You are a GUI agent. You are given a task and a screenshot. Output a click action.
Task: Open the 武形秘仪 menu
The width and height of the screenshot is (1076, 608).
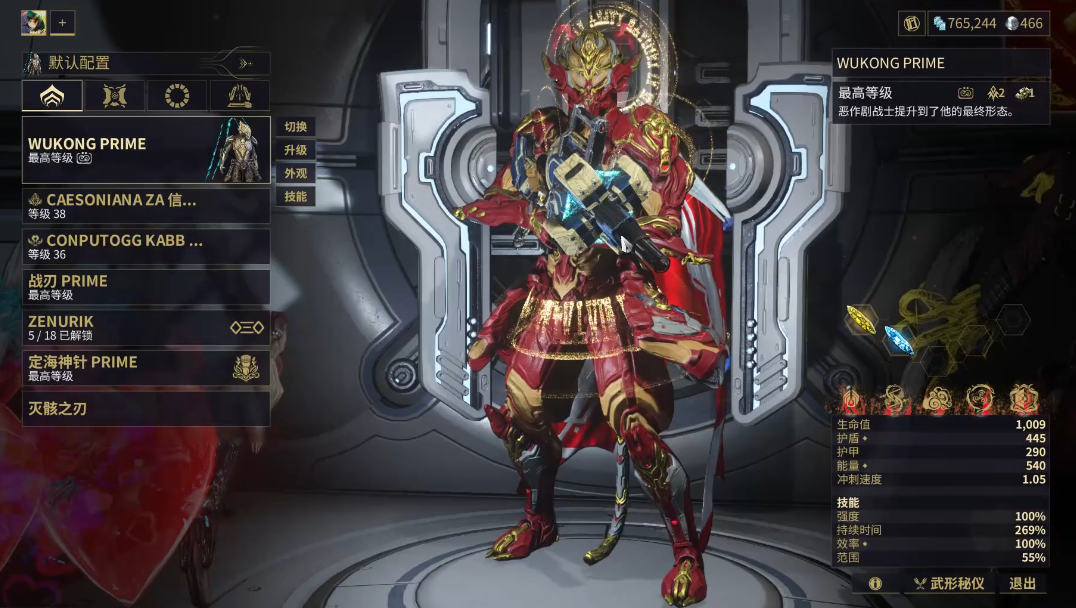coord(949,583)
